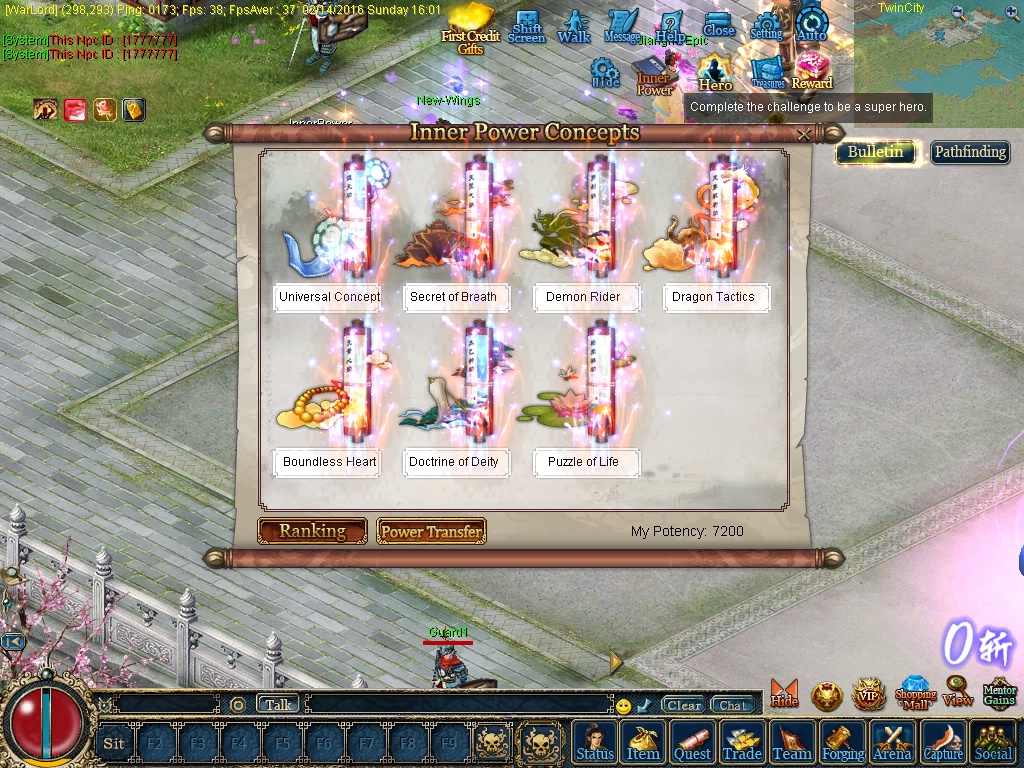
Task: Click the Talk chat button
Action: [278, 704]
